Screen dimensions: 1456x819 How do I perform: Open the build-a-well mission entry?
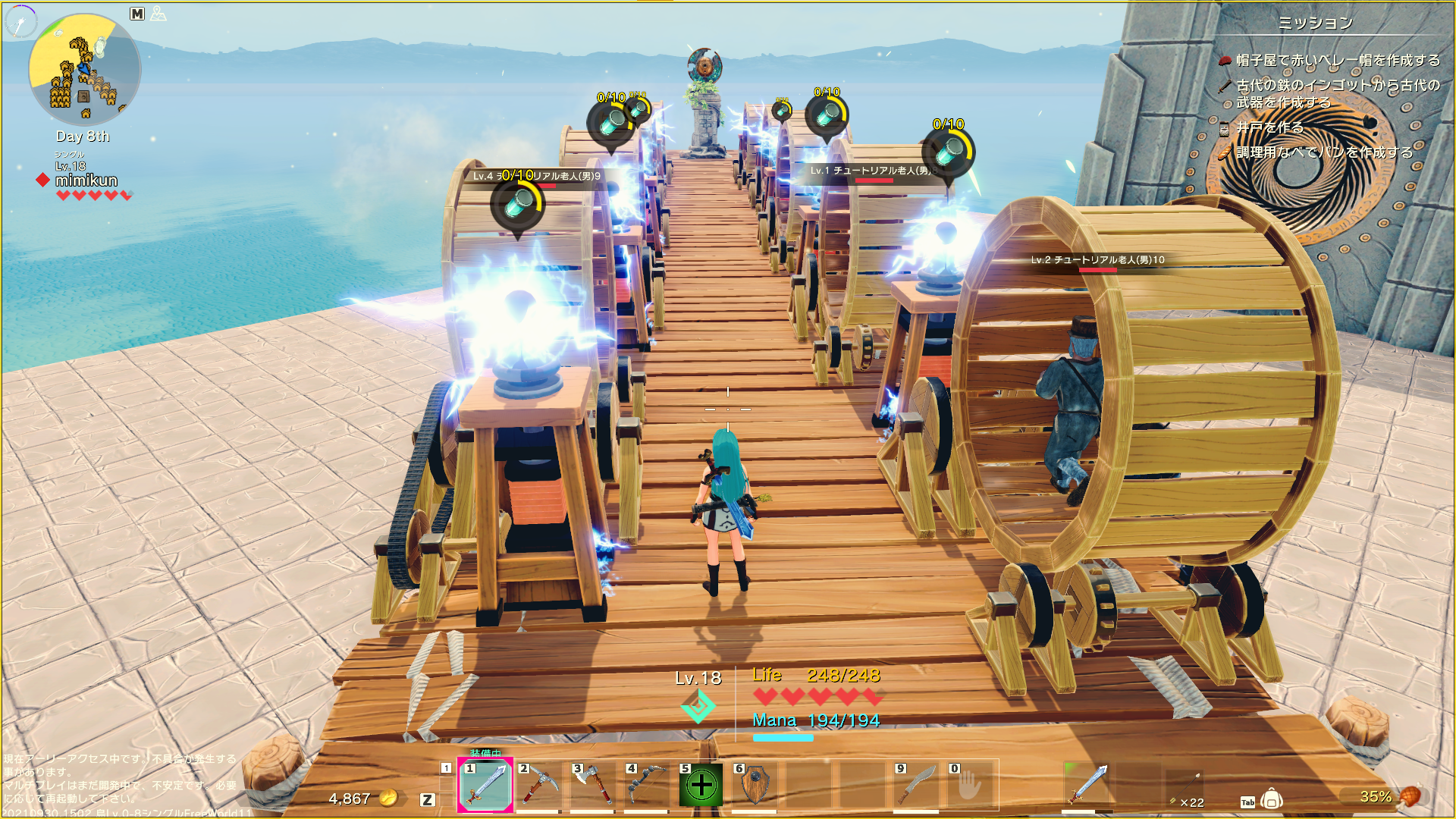point(1269,127)
